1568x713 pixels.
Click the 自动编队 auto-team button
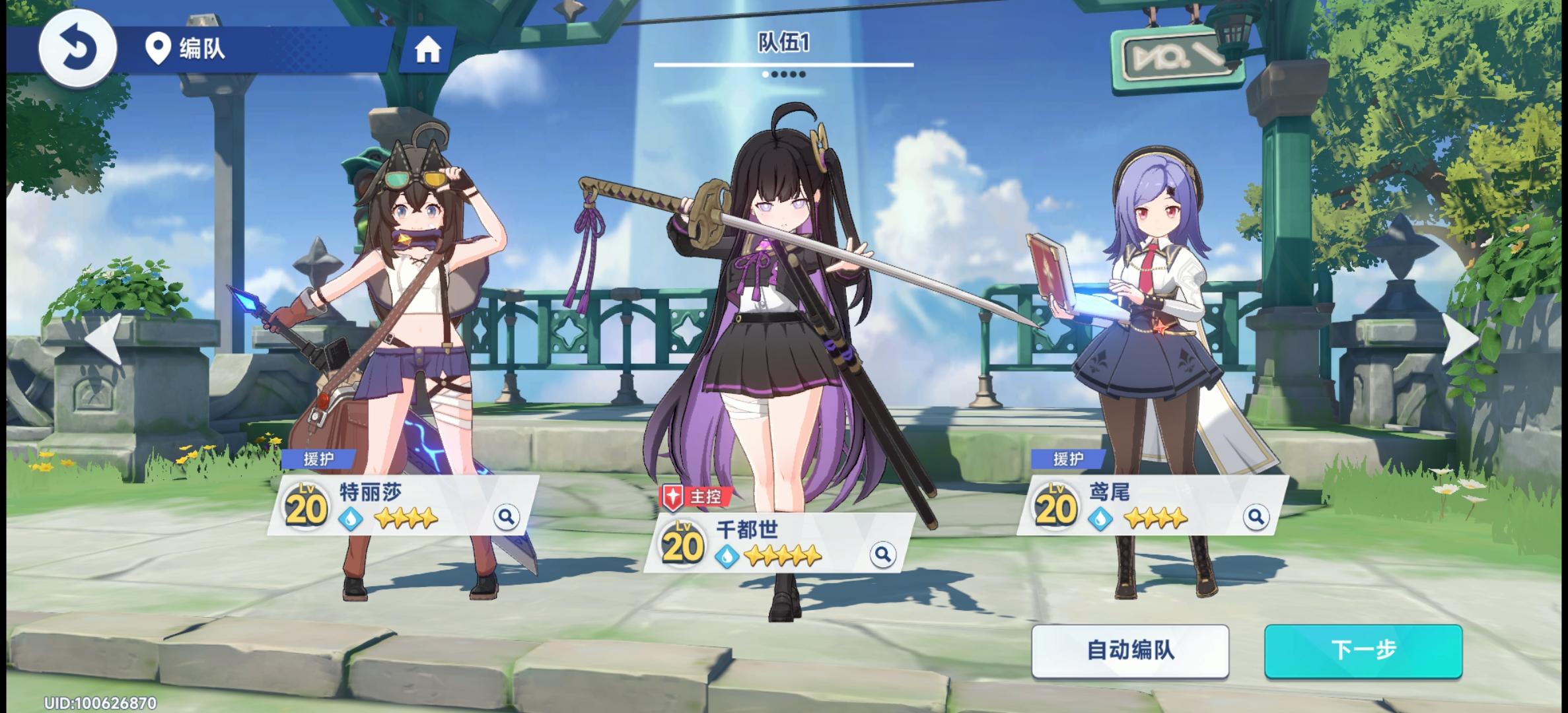pyautogui.click(x=1130, y=651)
